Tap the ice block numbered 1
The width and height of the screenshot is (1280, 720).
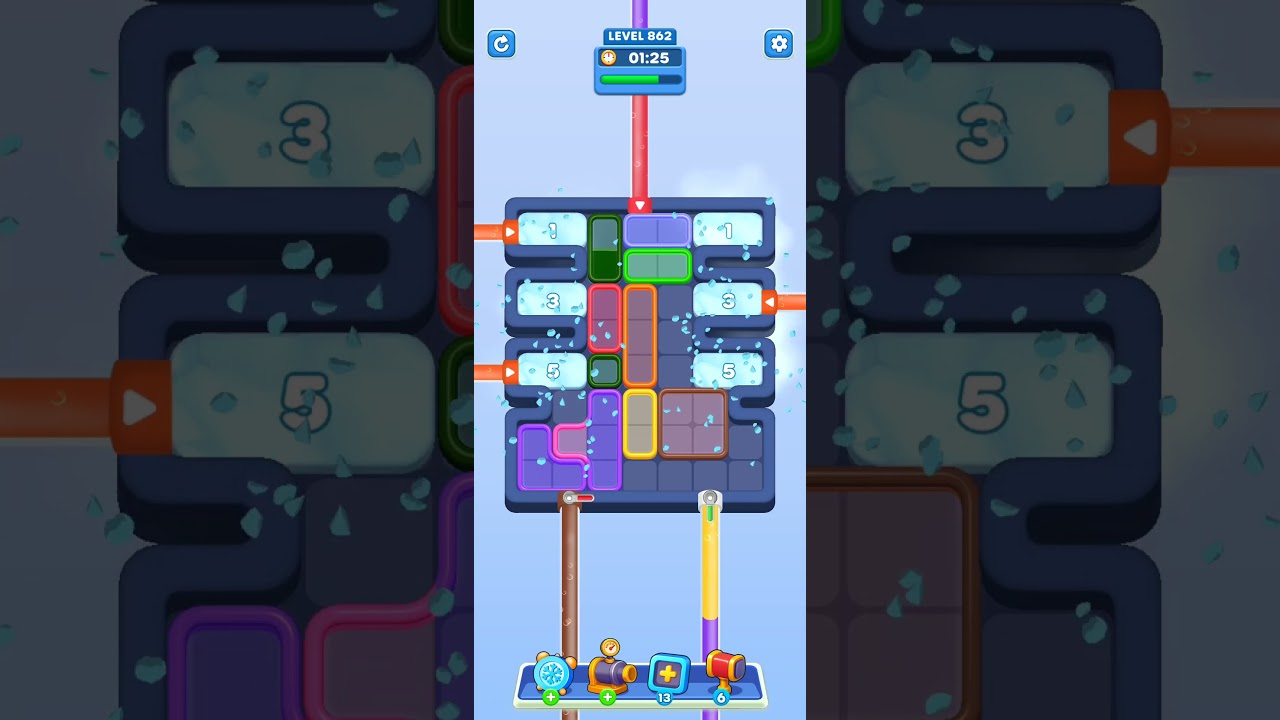[x=550, y=230]
